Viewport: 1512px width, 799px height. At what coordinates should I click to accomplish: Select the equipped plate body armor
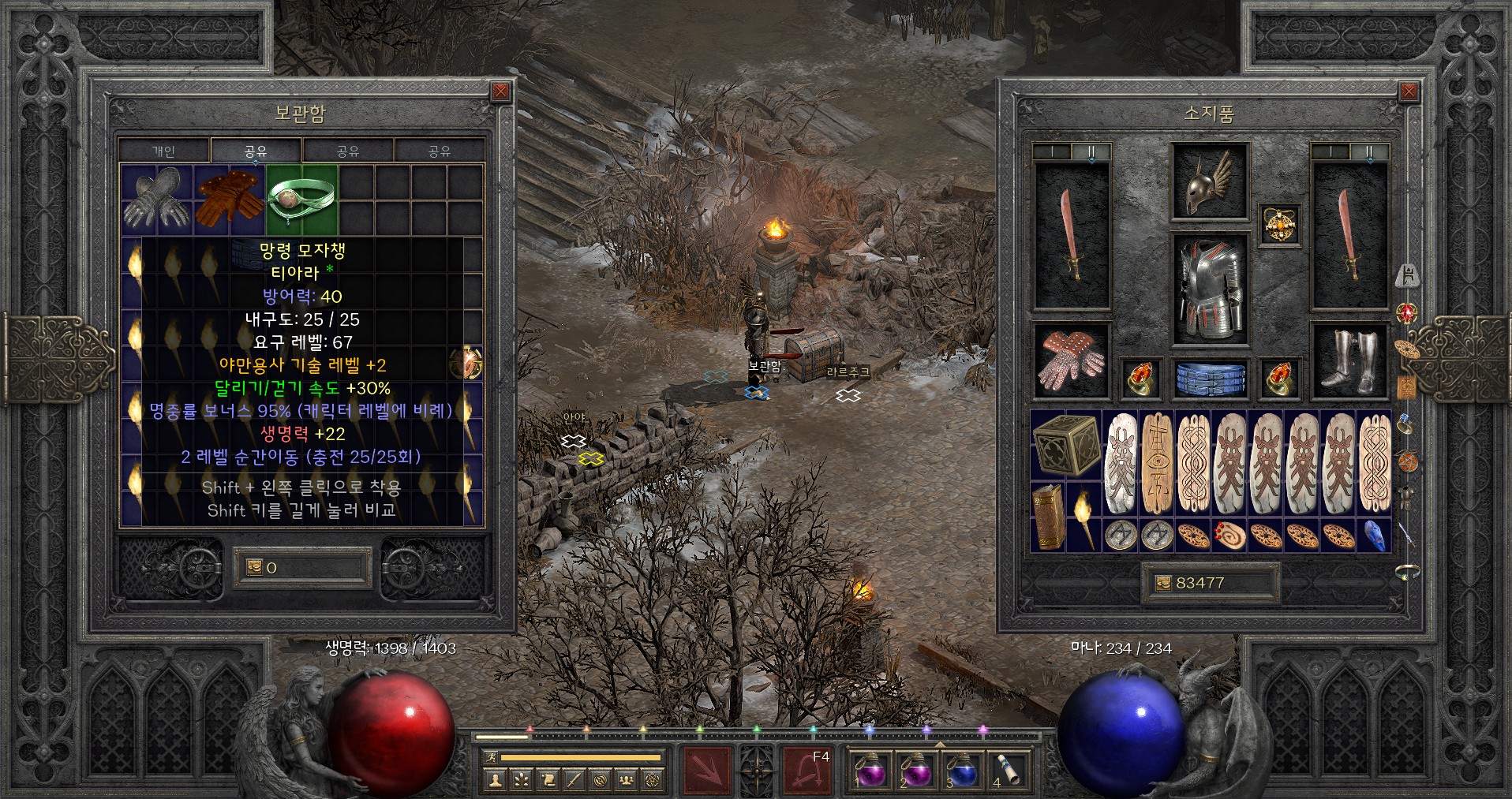(1209, 289)
